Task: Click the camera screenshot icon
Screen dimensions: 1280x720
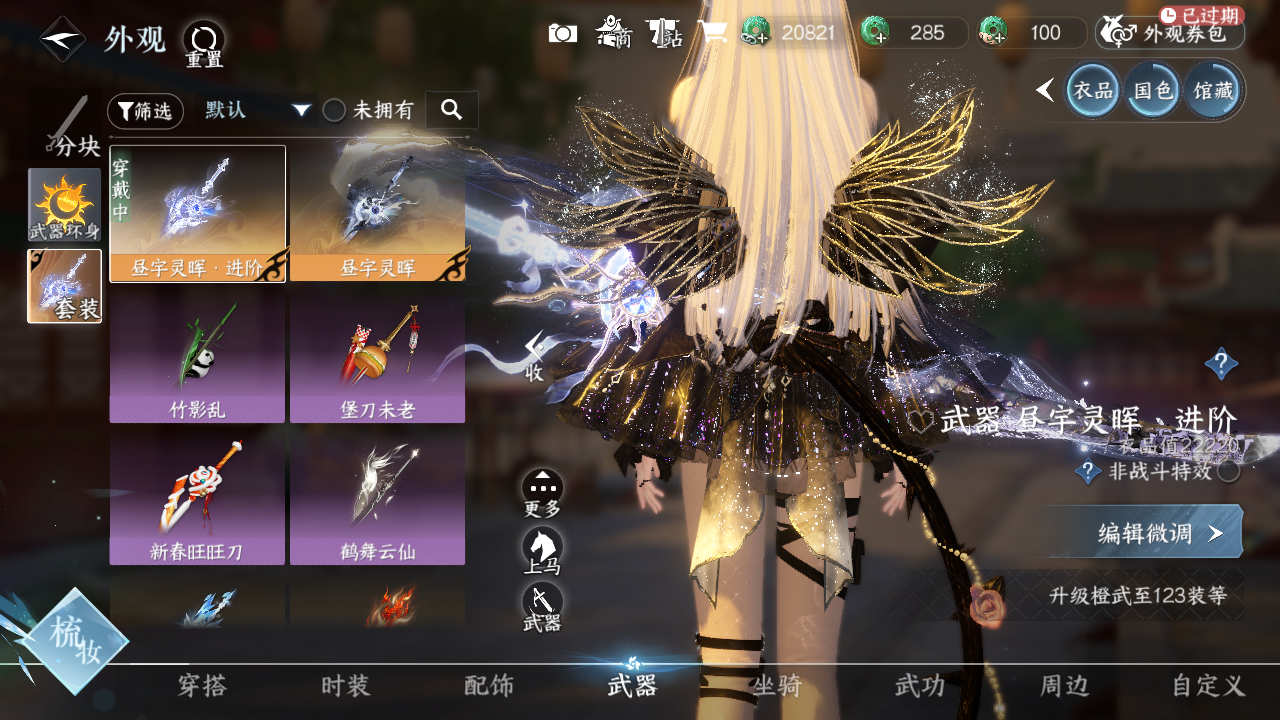Action: [563, 33]
